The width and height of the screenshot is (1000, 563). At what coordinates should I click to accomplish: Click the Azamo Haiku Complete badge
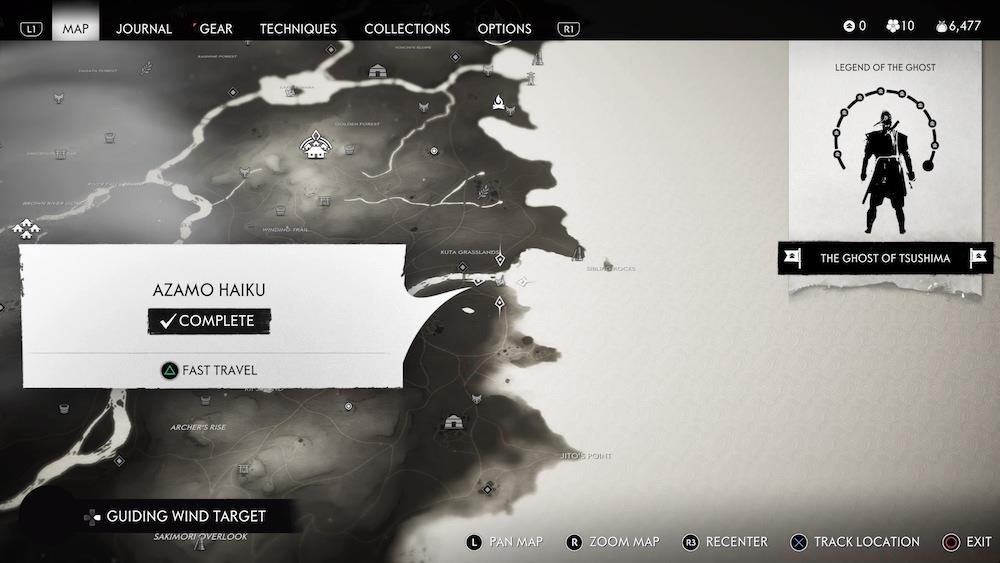[209, 321]
